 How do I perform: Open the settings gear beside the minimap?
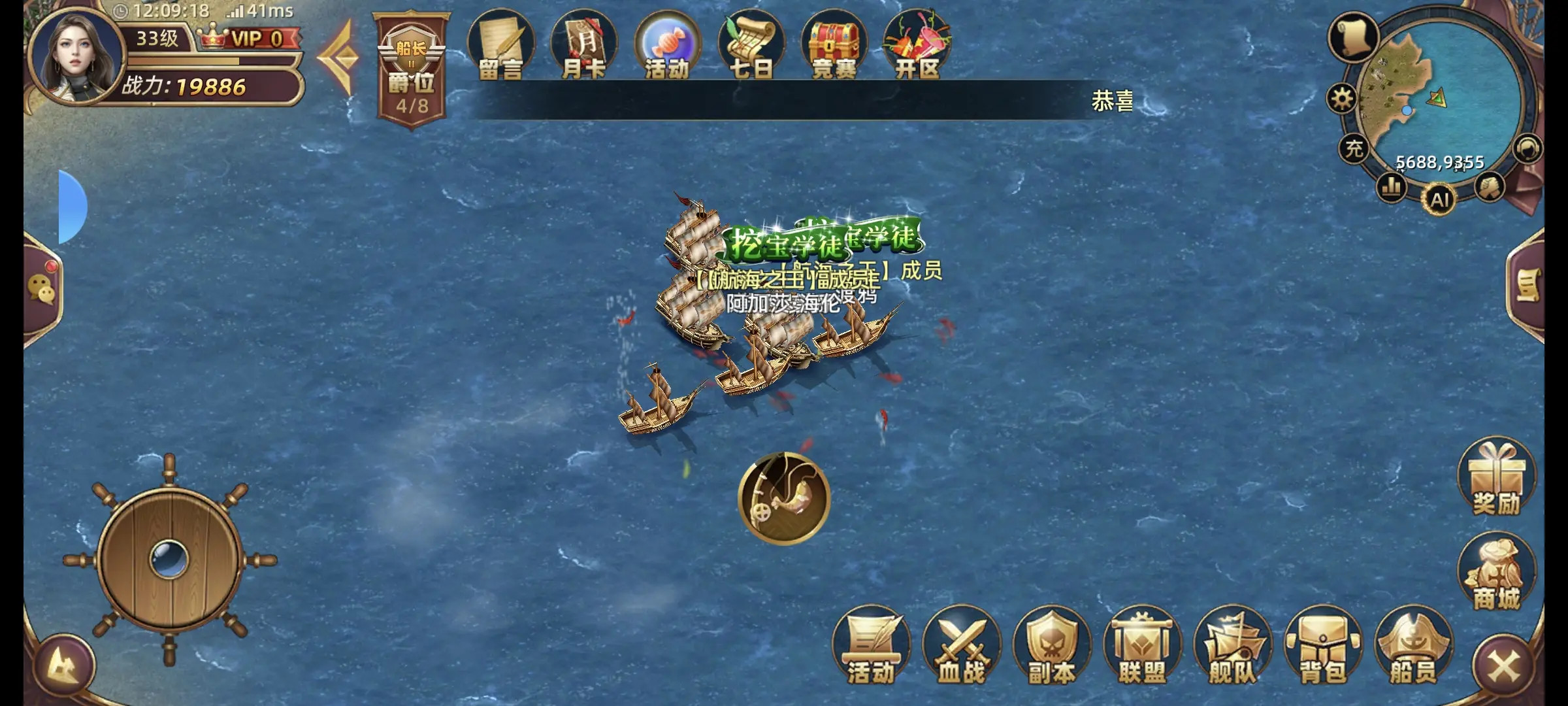tap(1343, 97)
